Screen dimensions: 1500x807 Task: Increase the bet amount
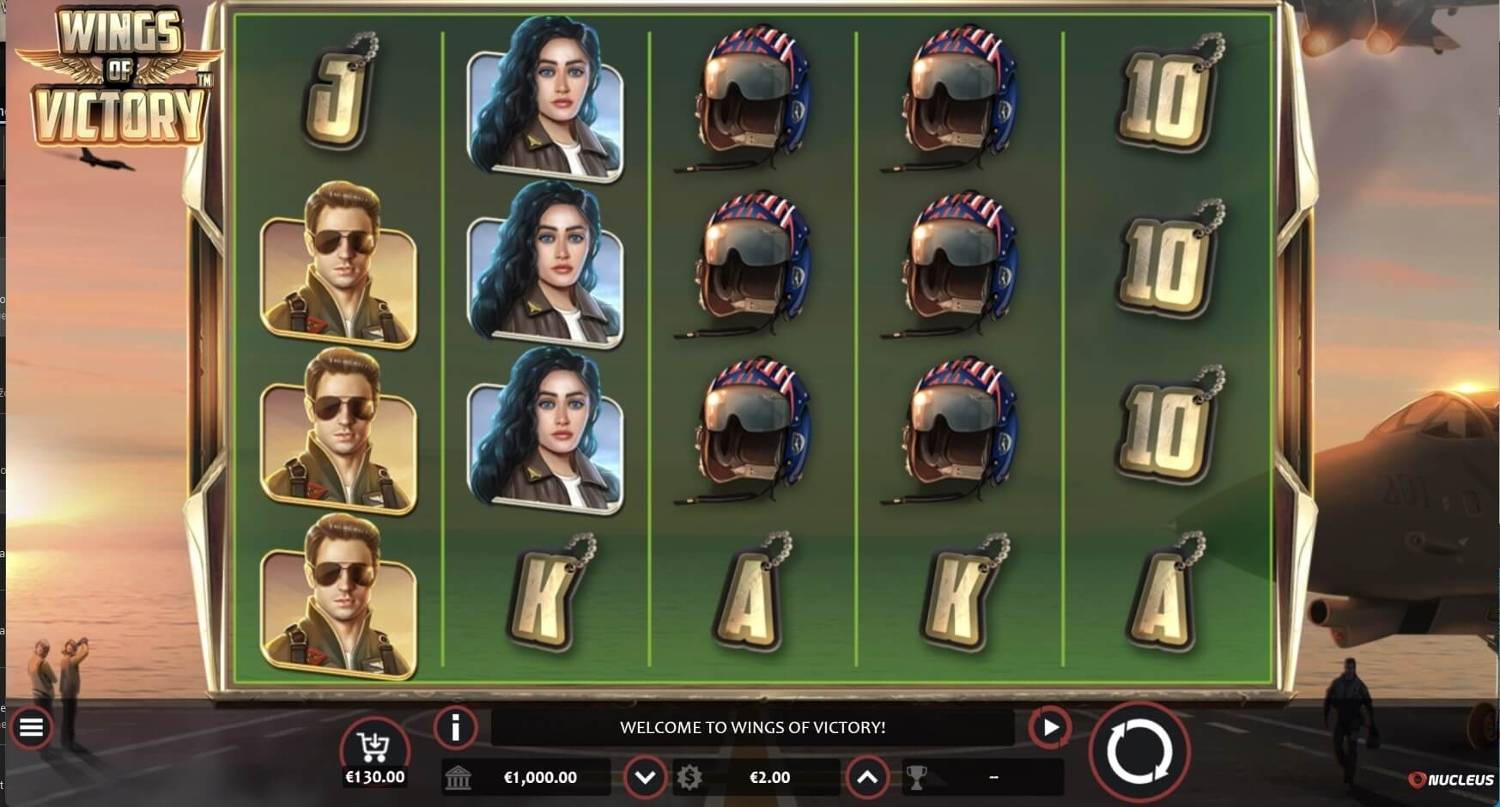868,777
